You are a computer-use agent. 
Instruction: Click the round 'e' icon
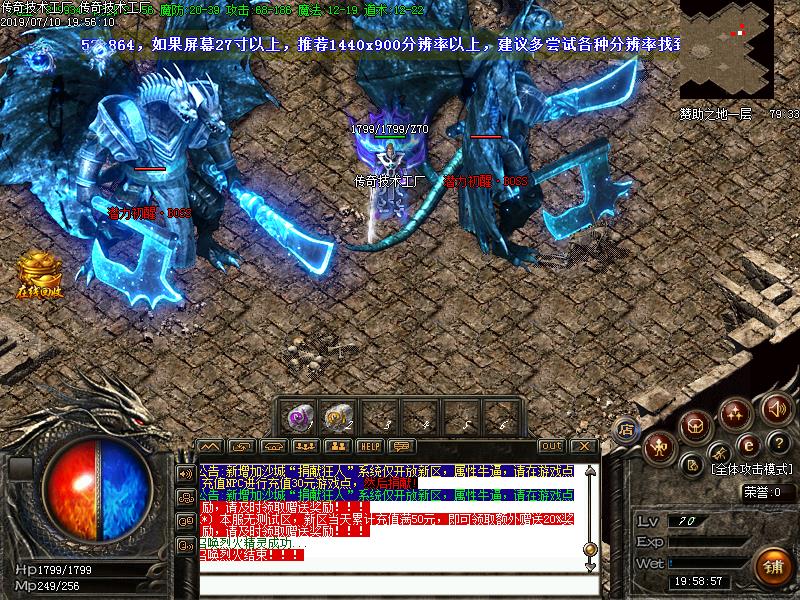[747, 445]
